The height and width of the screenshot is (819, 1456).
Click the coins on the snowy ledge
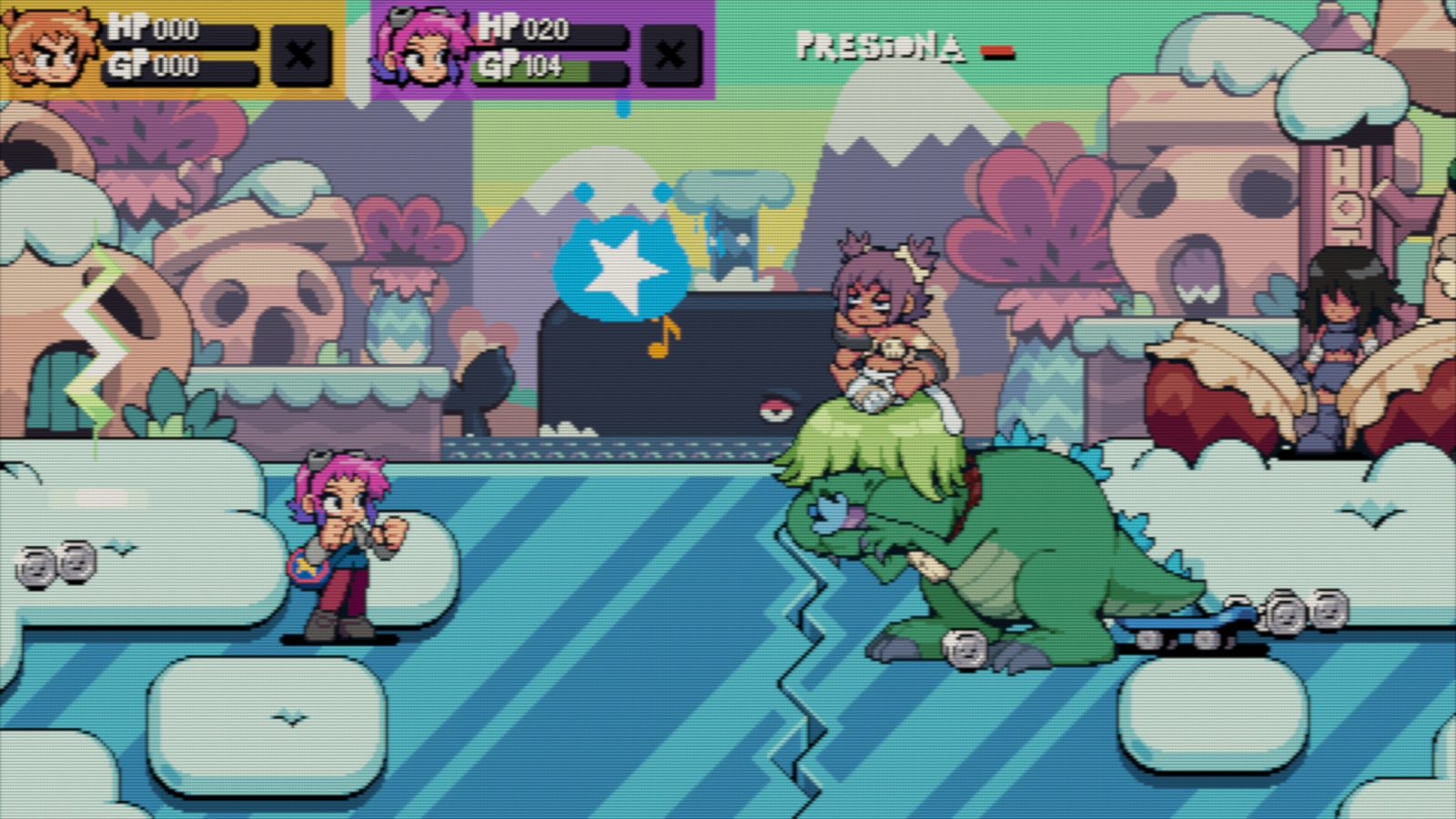pos(56,563)
